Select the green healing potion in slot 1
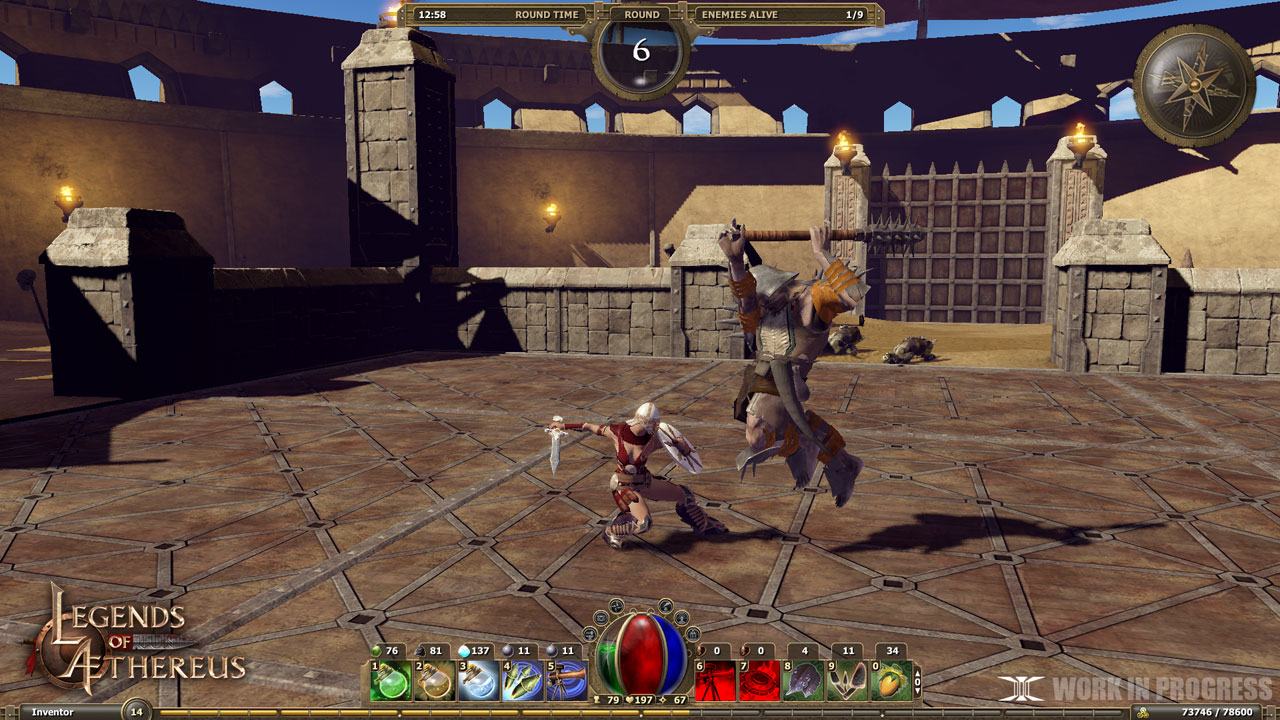1280x720 pixels. pyautogui.click(x=391, y=678)
